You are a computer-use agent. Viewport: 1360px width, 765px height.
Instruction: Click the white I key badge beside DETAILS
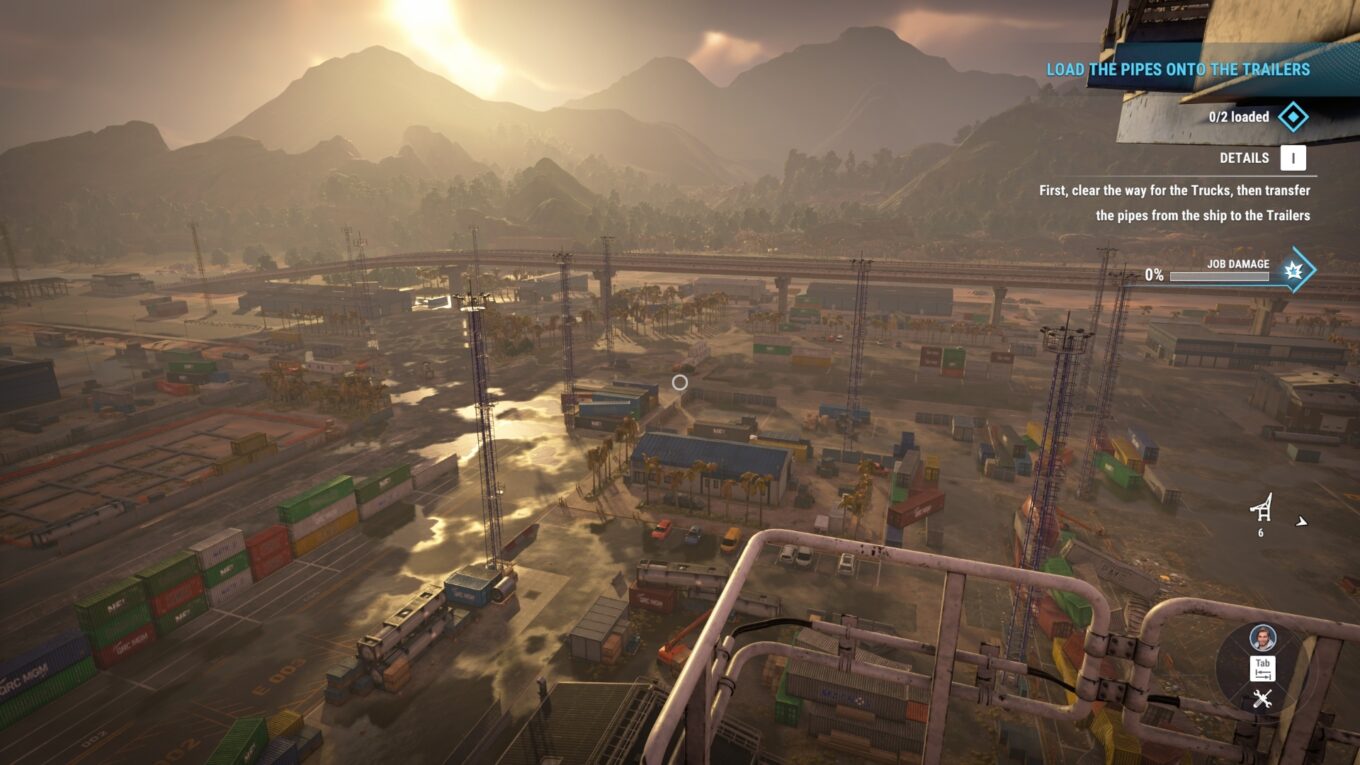point(1291,158)
